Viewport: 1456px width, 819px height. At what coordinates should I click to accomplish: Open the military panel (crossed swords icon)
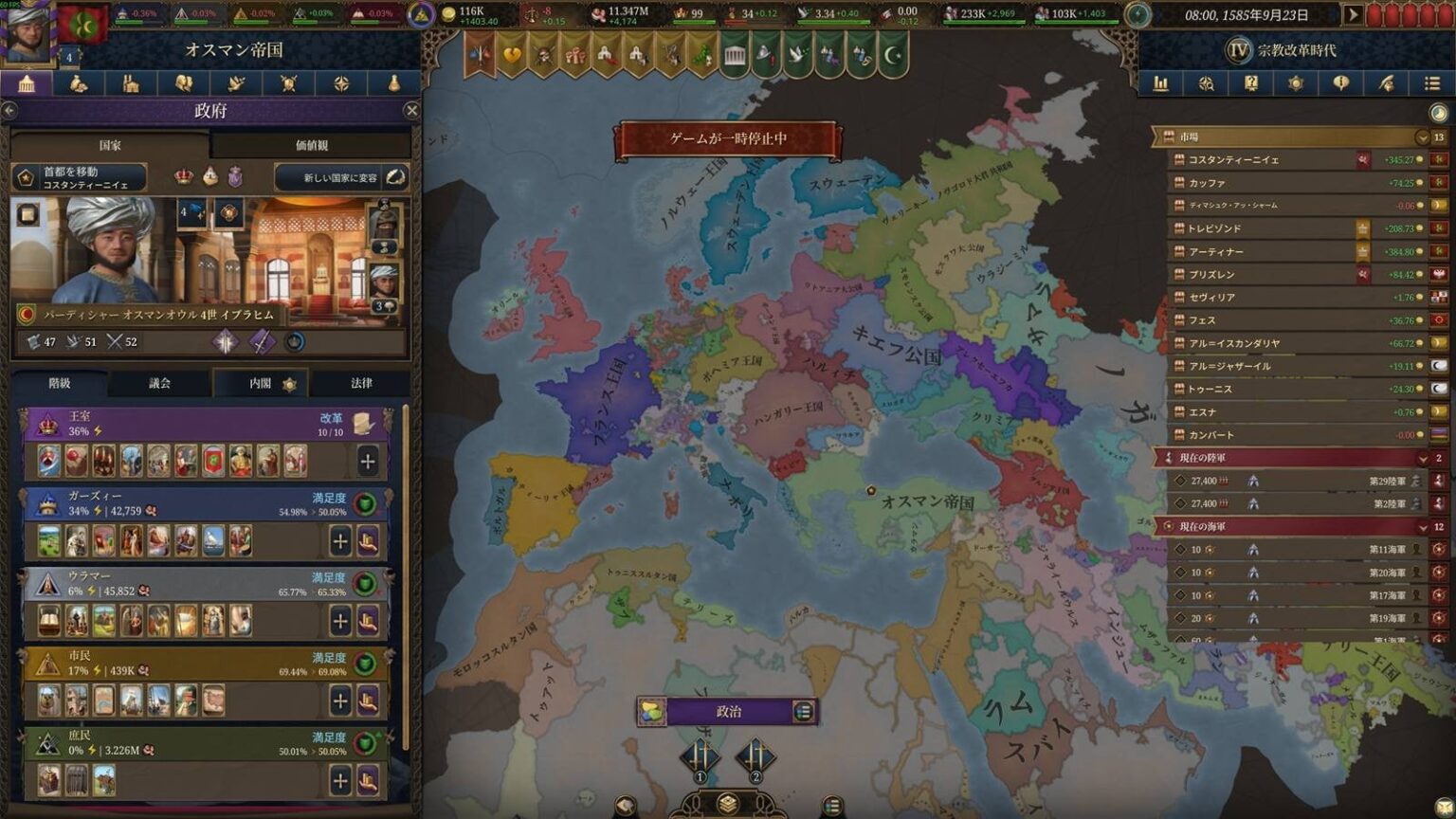click(x=287, y=83)
